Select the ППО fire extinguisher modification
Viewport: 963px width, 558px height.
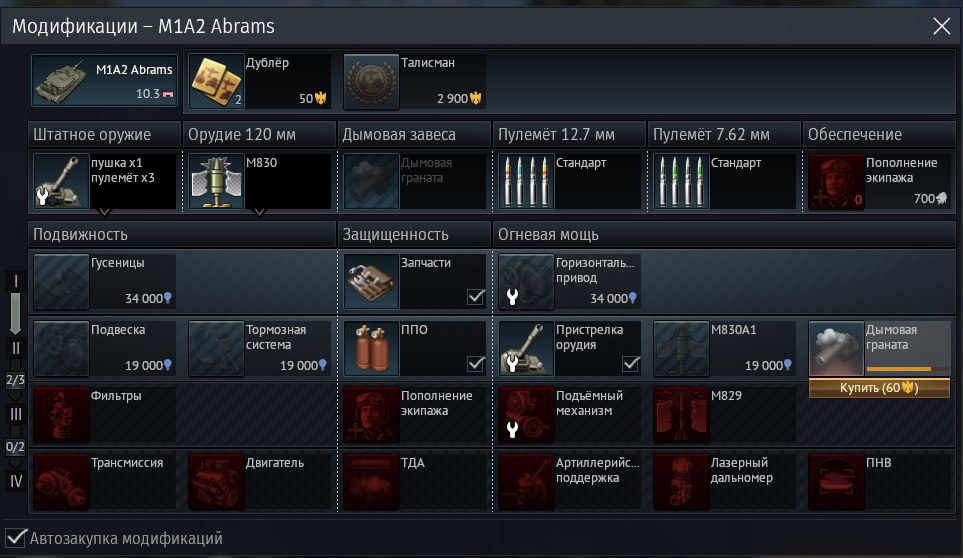414,348
